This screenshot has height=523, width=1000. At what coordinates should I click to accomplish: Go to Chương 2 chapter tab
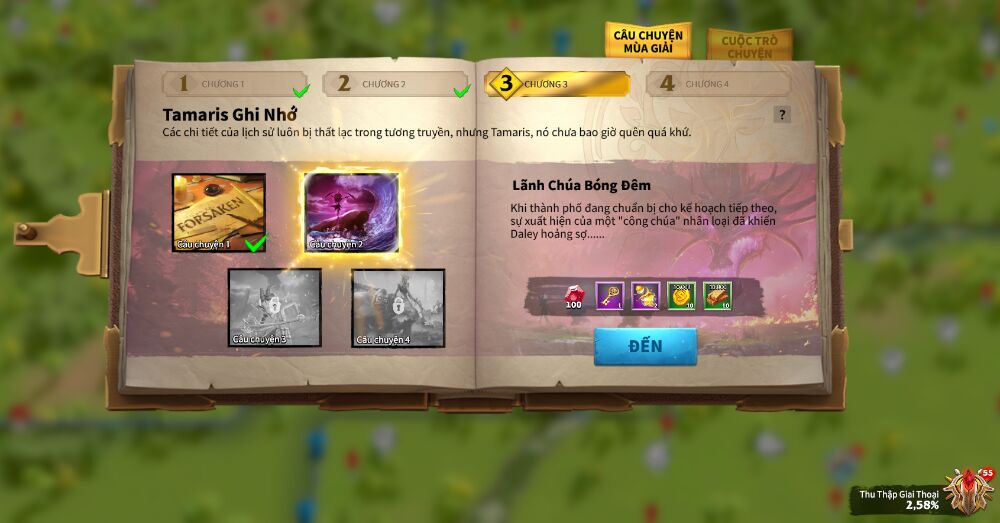[396, 84]
